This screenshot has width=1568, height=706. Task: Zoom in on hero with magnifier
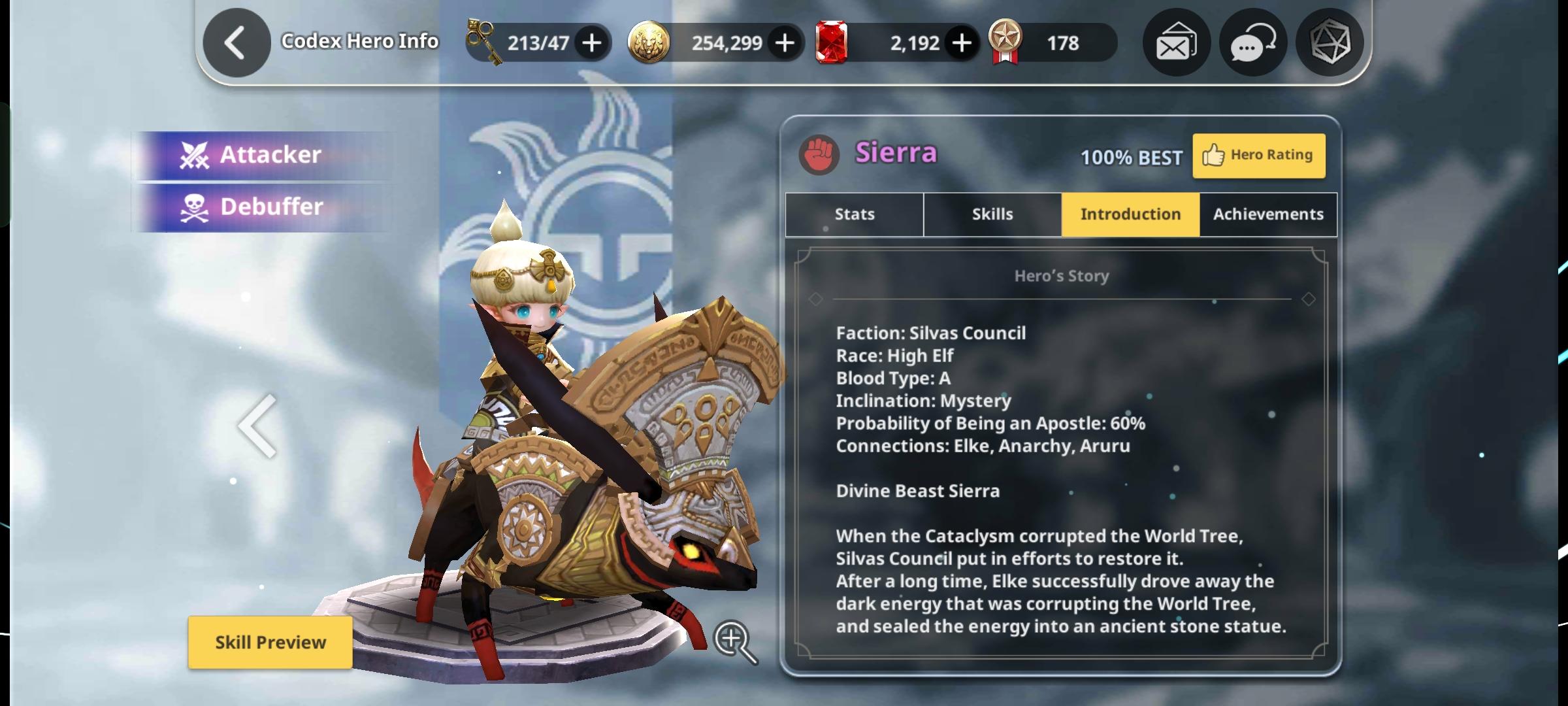tap(734, 641)
